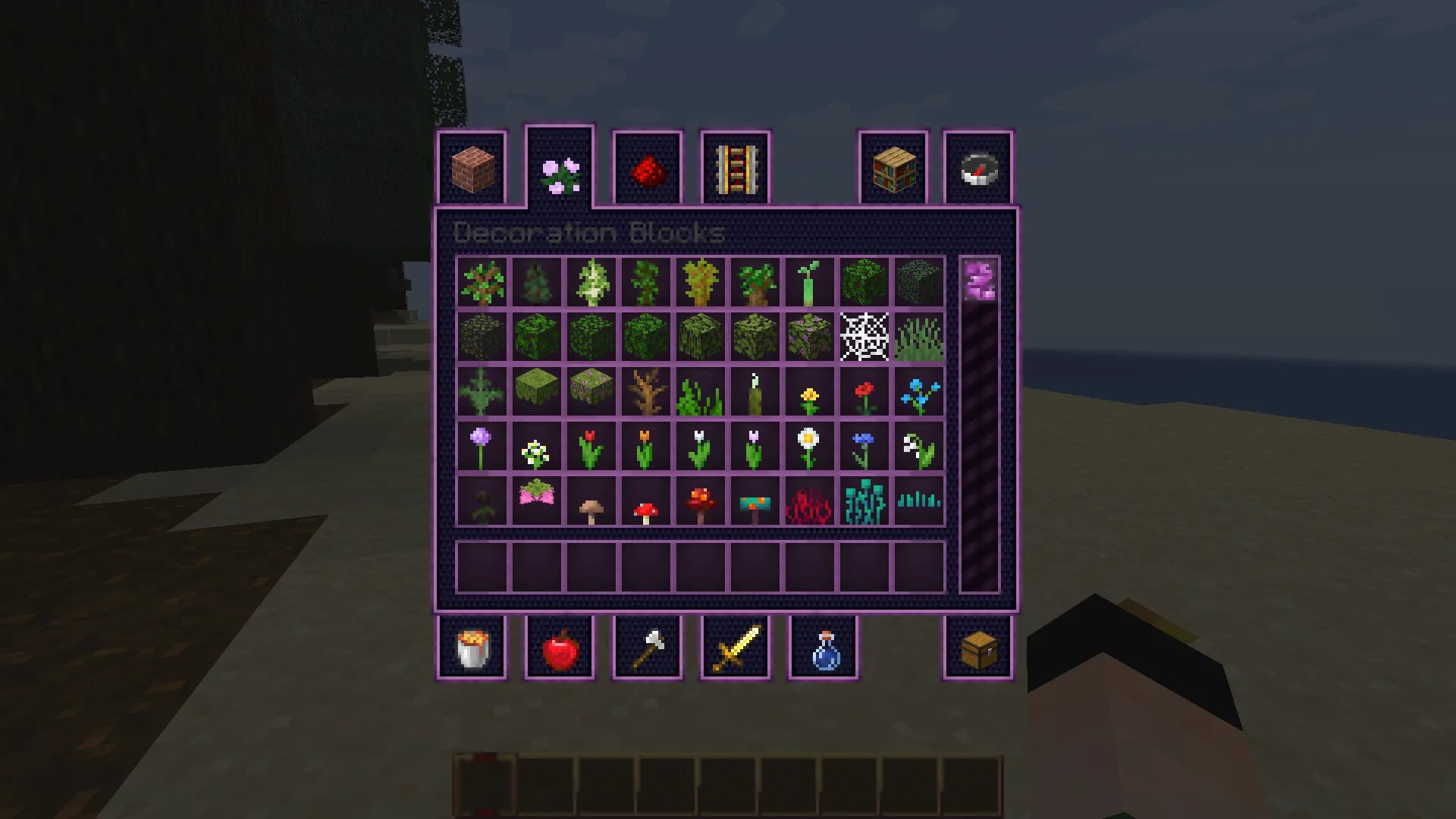The height and width of the screenshot is (819, 1456).
Task: Select the first hotbar slot
Action: [x=485, y=785]
